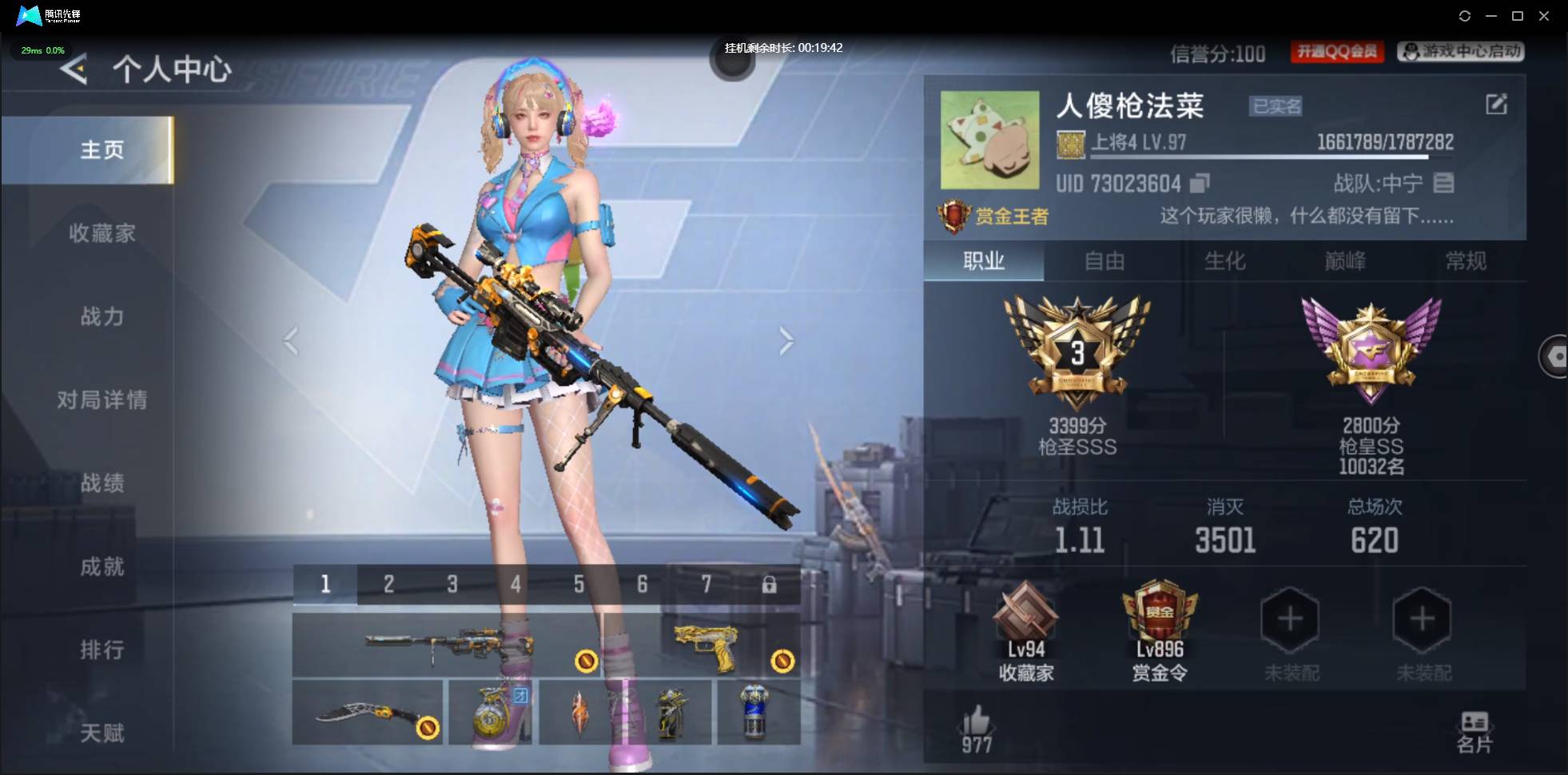Switch to the 自由 mode tab
This screenshot has height=775, width=1568.
pos(1105,261)
